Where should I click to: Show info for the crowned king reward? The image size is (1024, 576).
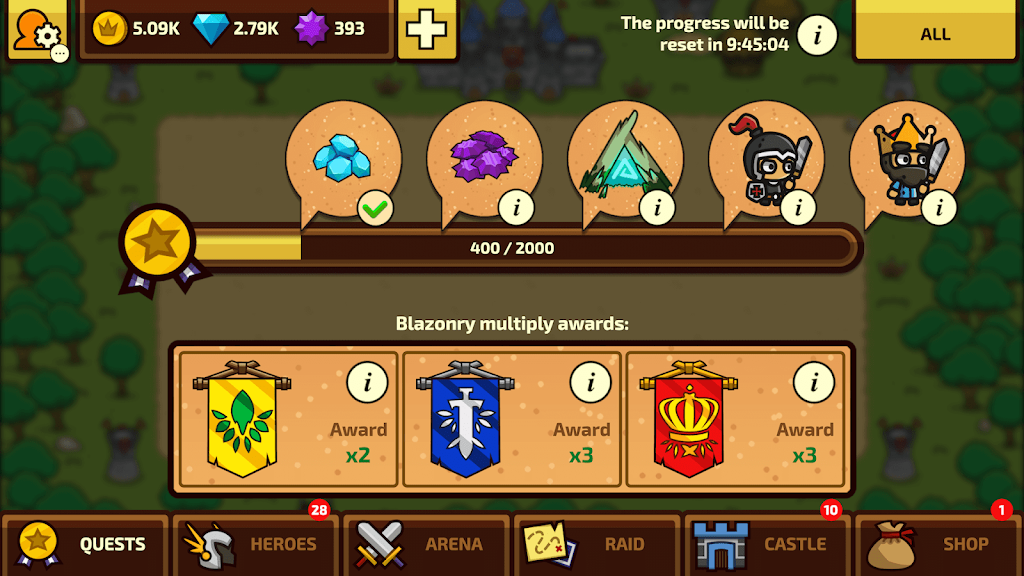940,207
